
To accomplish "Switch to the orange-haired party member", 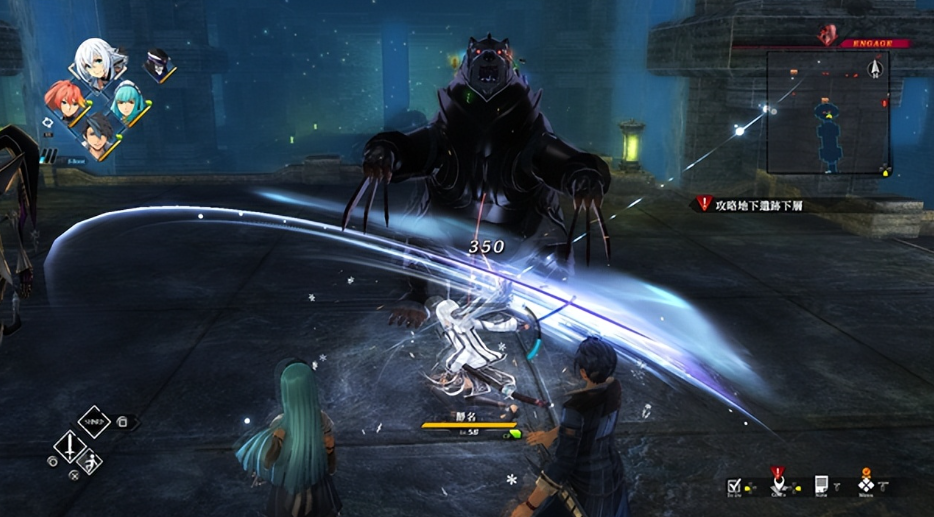I will 63,100.
